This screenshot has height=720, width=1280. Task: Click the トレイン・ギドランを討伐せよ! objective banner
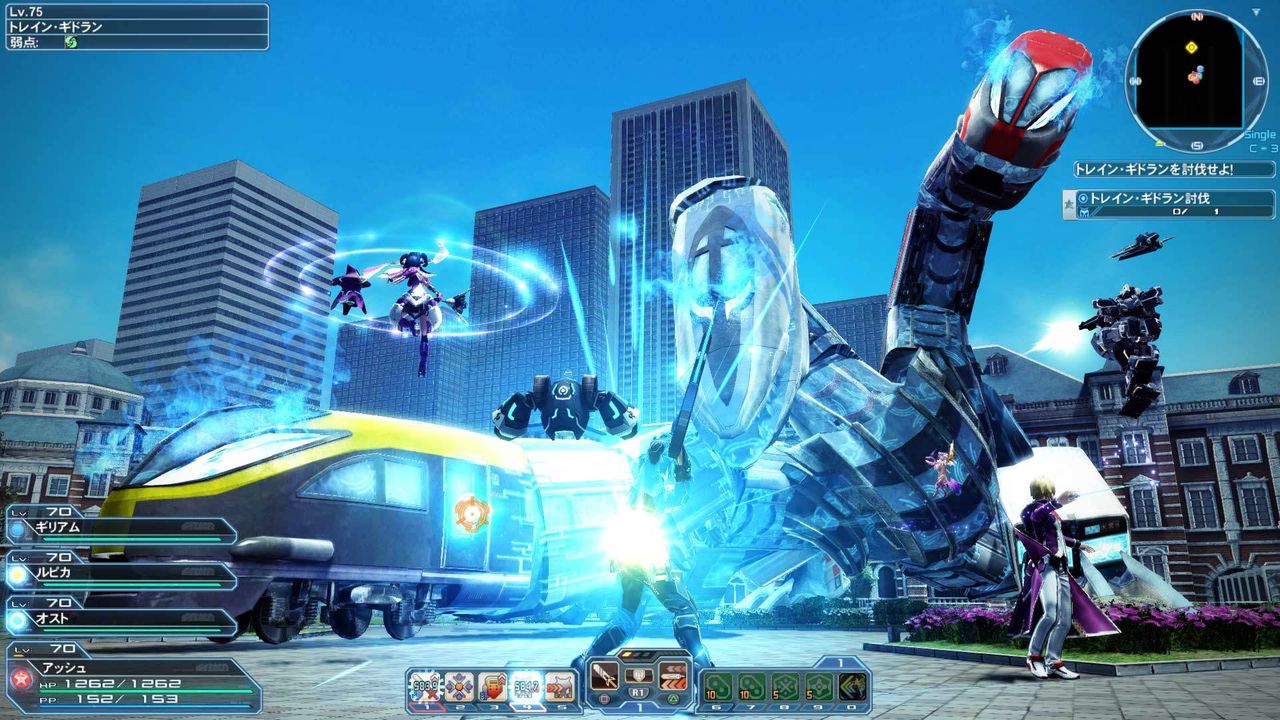[1157, 168]
